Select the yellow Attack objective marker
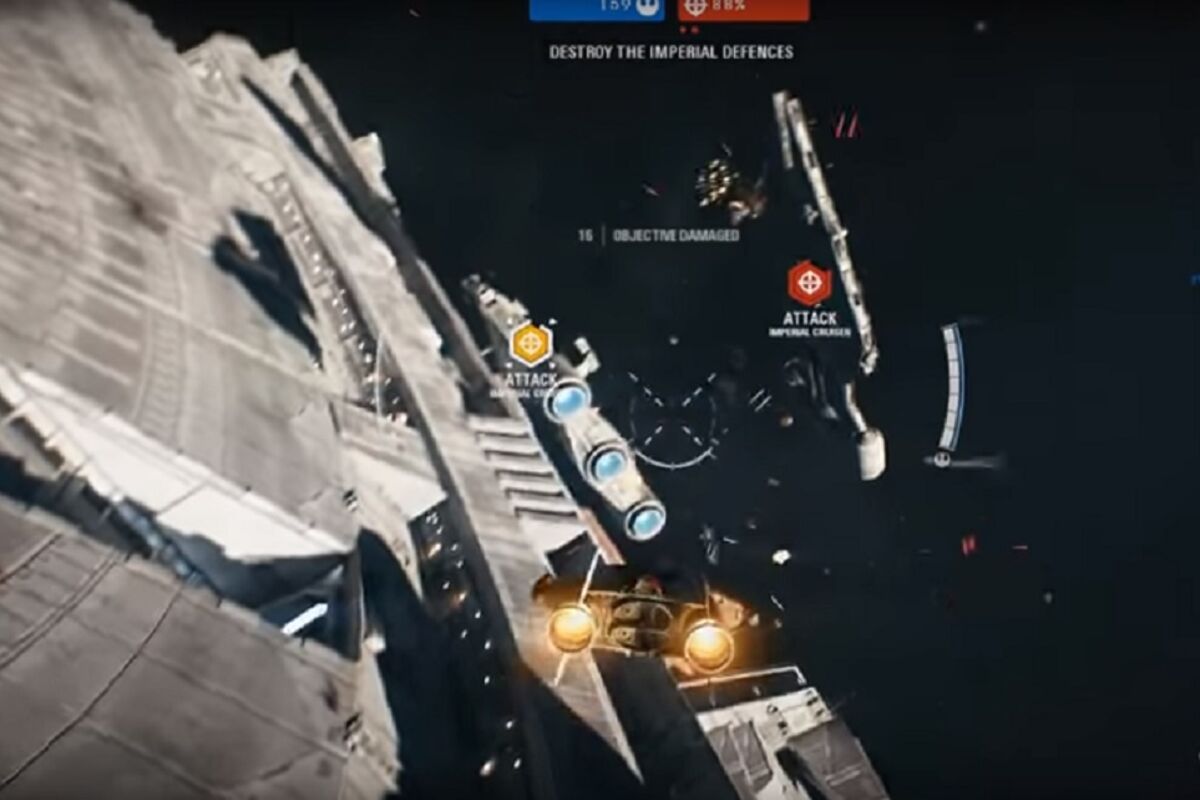Screen dimensions: 1200x800 click(530, 345)
